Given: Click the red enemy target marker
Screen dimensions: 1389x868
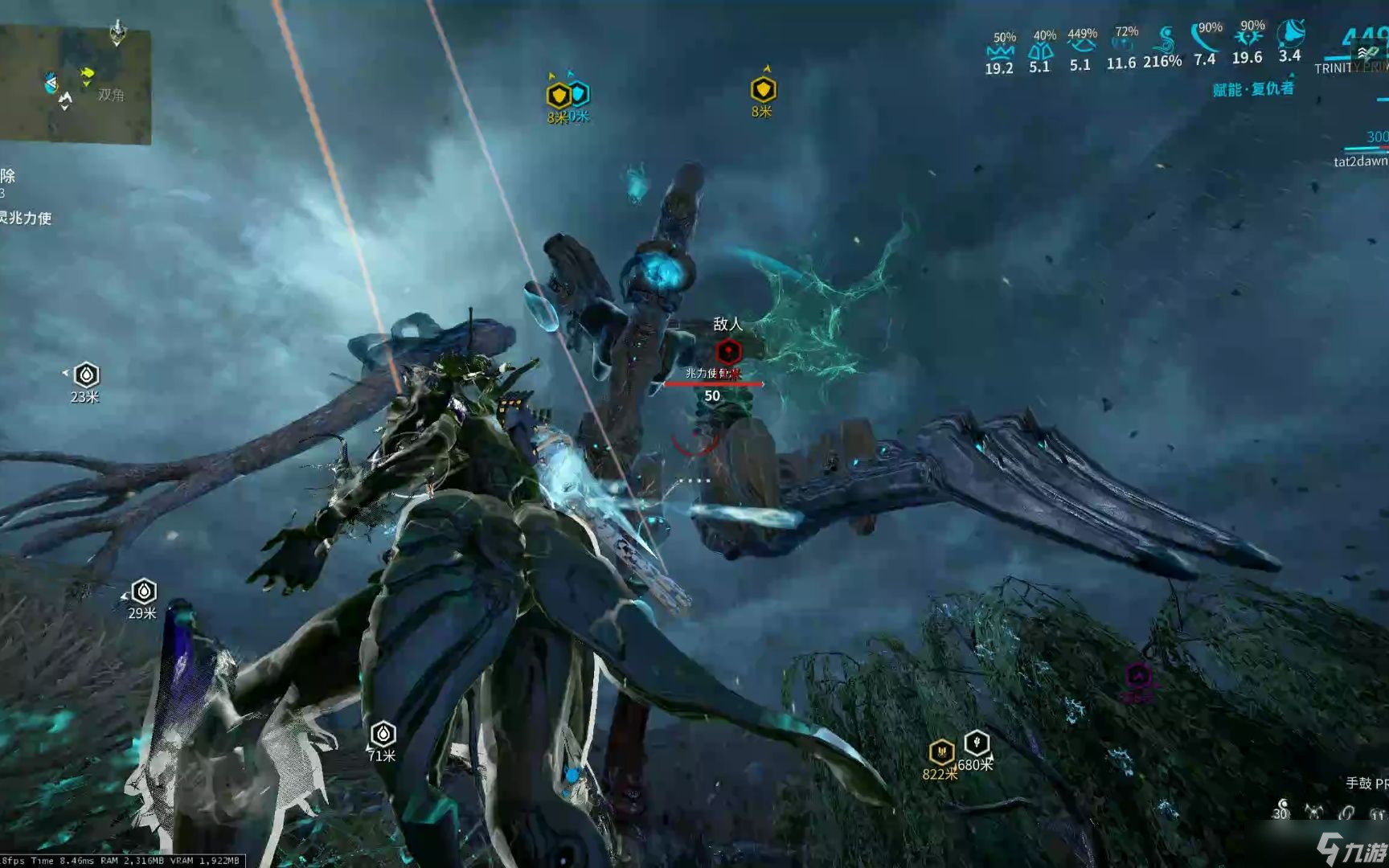Looking at the screenshot, I should (728, 351).
